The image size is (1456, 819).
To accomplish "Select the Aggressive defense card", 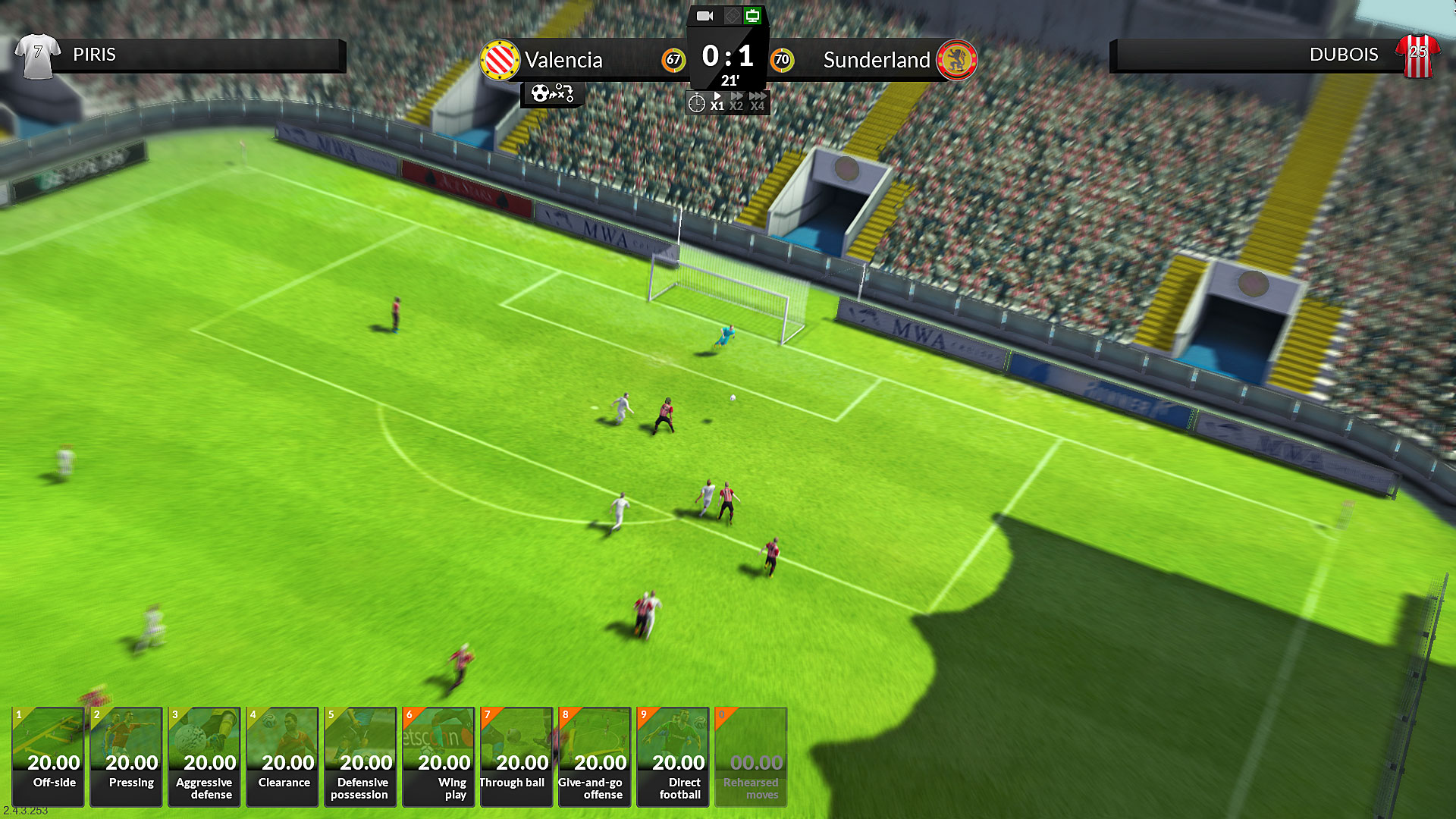I will pyautogui.click(x=204, y=757).
